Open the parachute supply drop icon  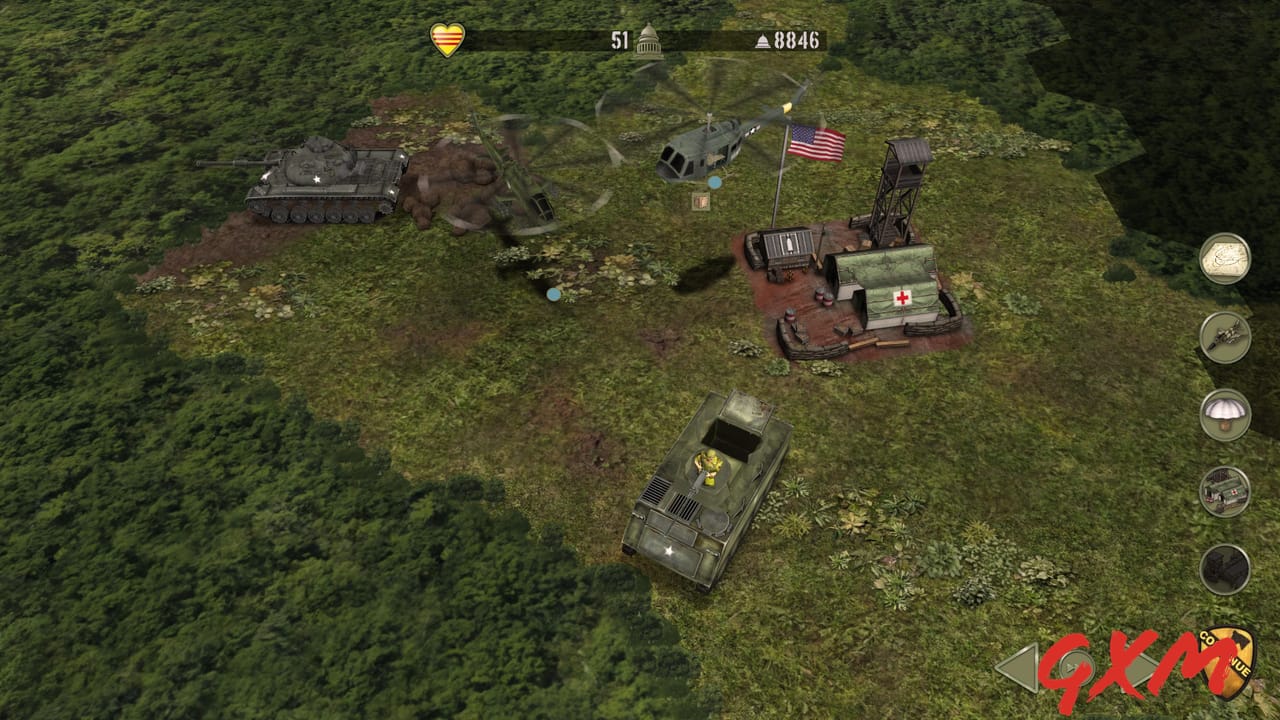pos(1226,410)
